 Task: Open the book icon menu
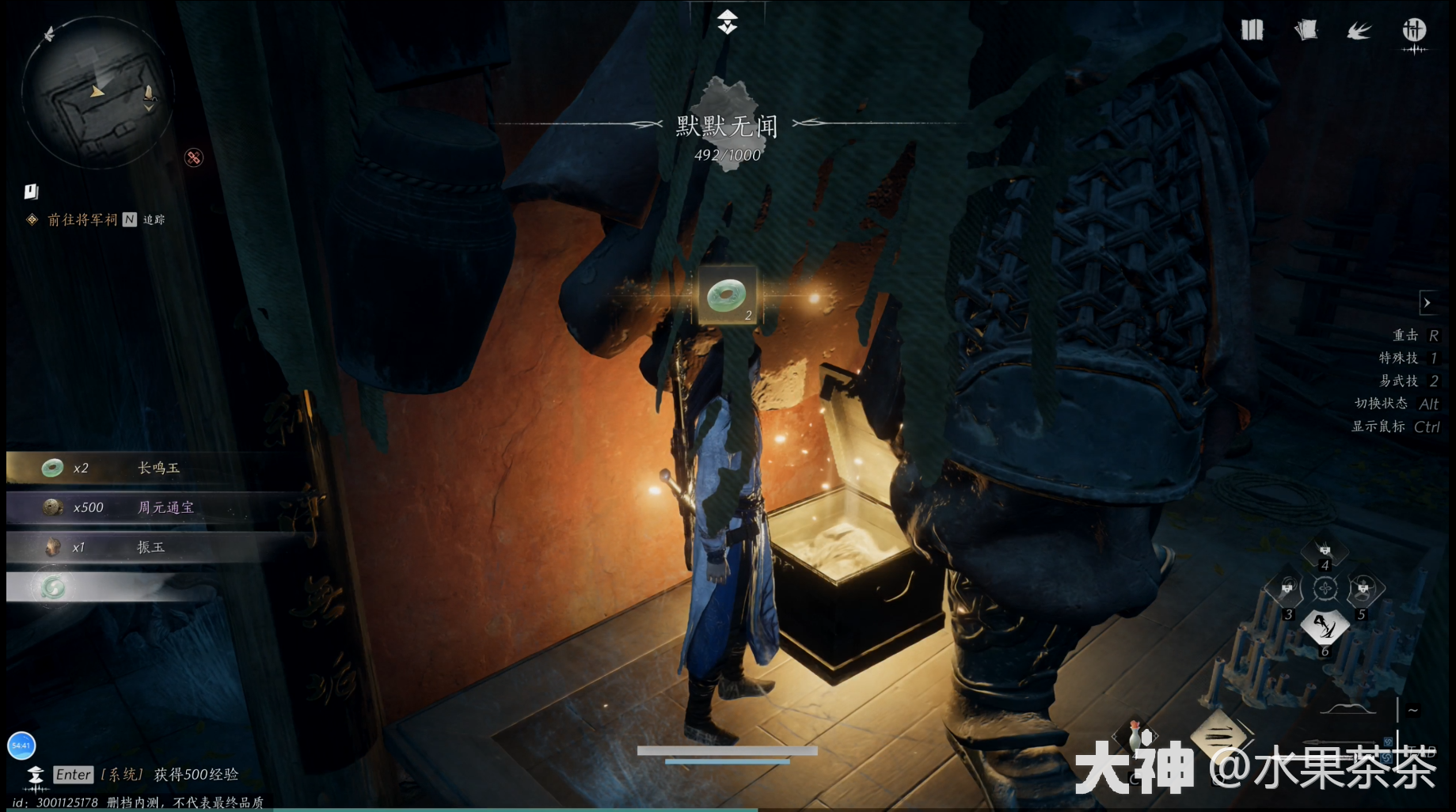1252,31
